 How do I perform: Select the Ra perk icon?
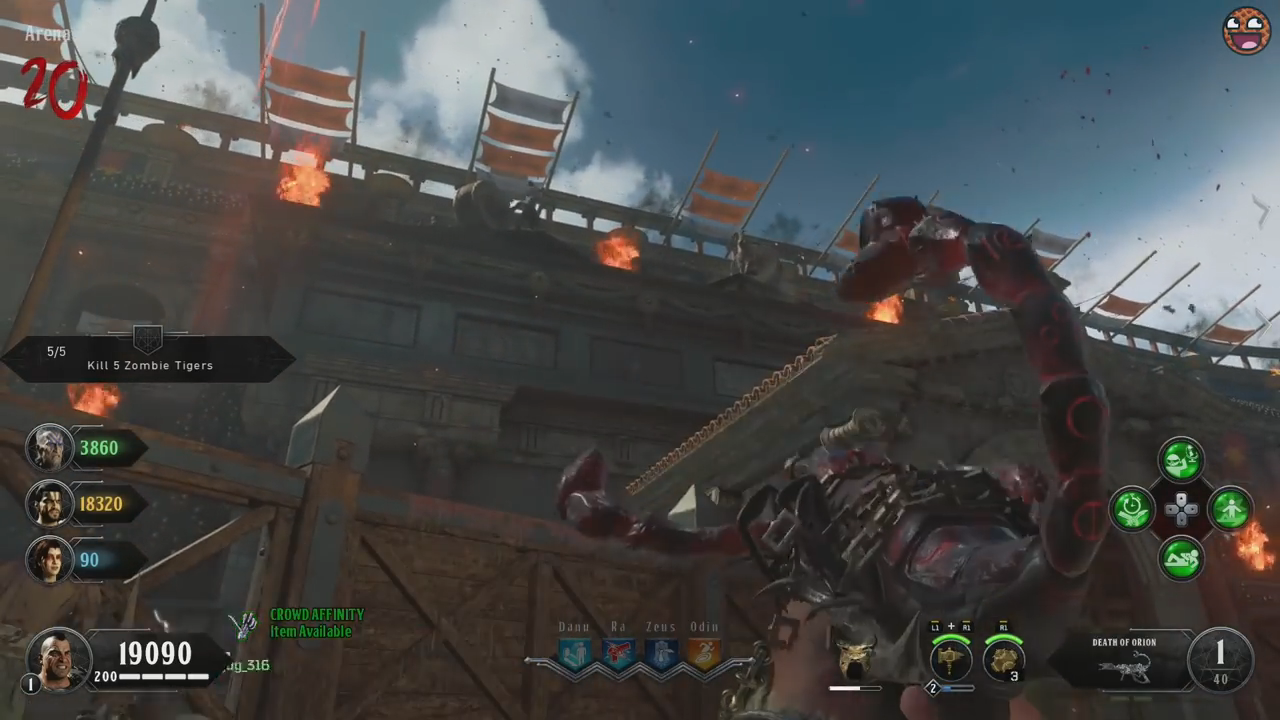click(x=618, y=654)
